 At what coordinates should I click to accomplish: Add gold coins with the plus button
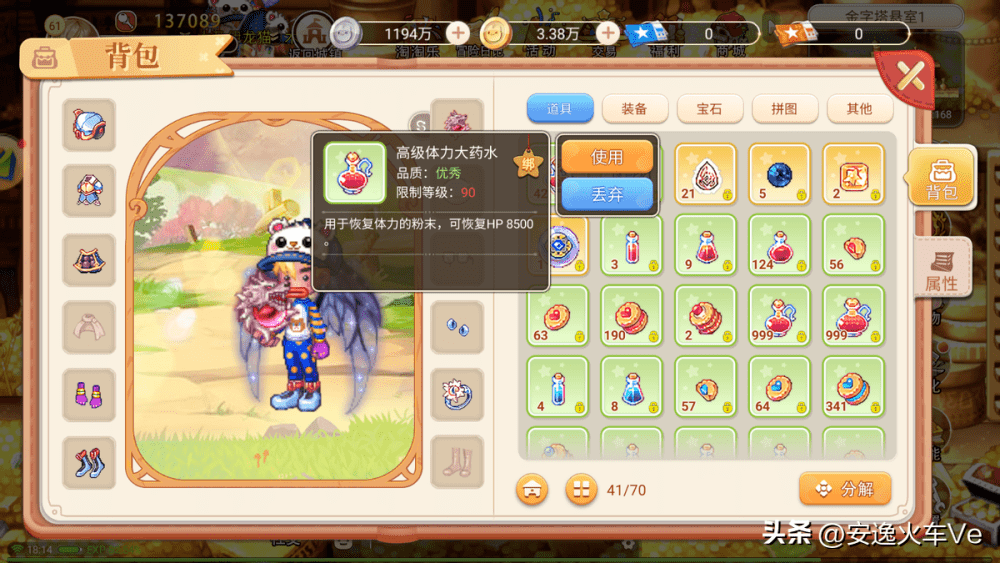pos(607,33)
